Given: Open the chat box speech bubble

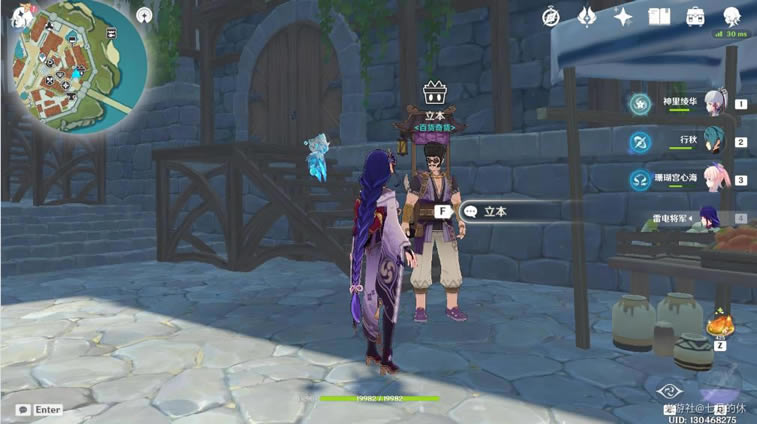Looking at the screenshot, I should [x=22, y=409].
